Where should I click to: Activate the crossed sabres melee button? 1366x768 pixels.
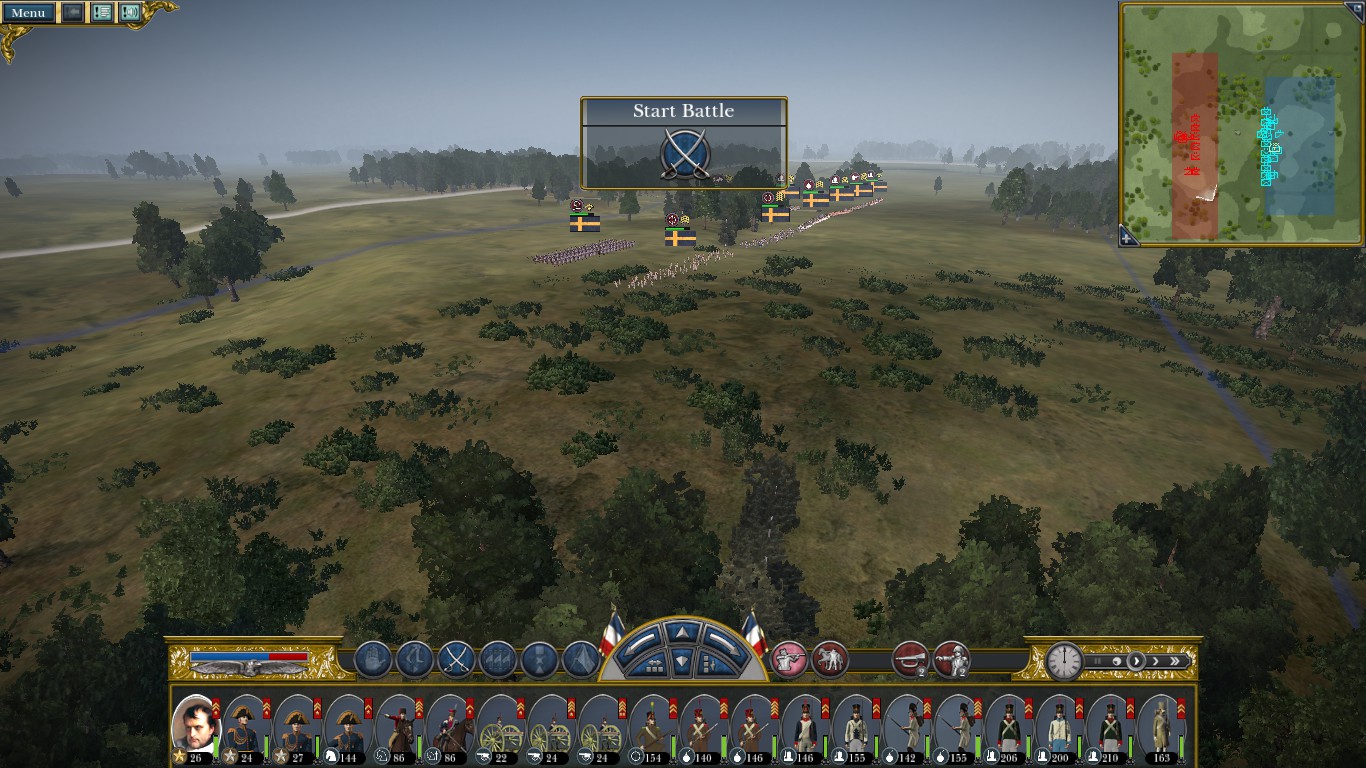click(456, 660)
